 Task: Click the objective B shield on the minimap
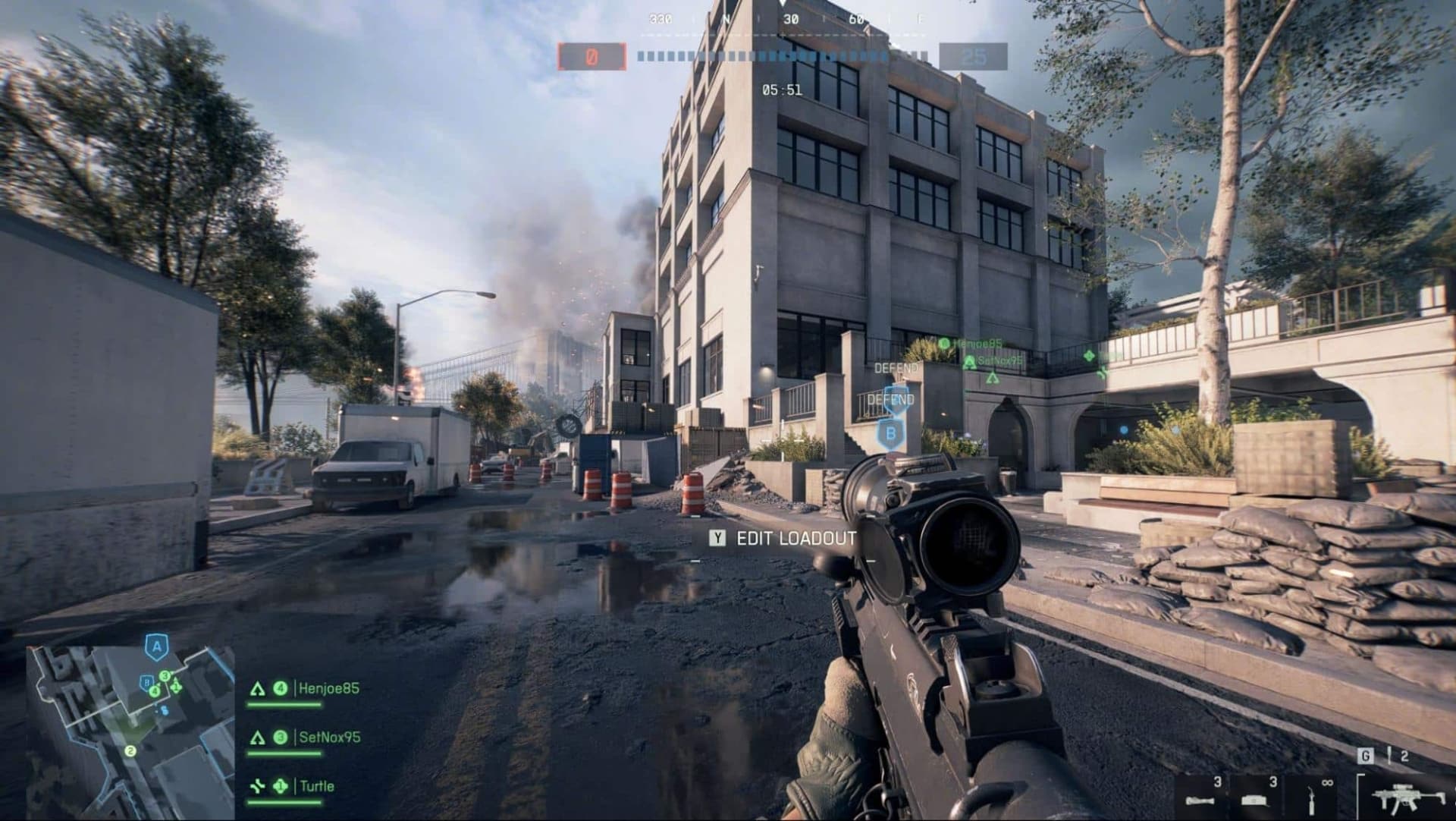pos(147,682)
